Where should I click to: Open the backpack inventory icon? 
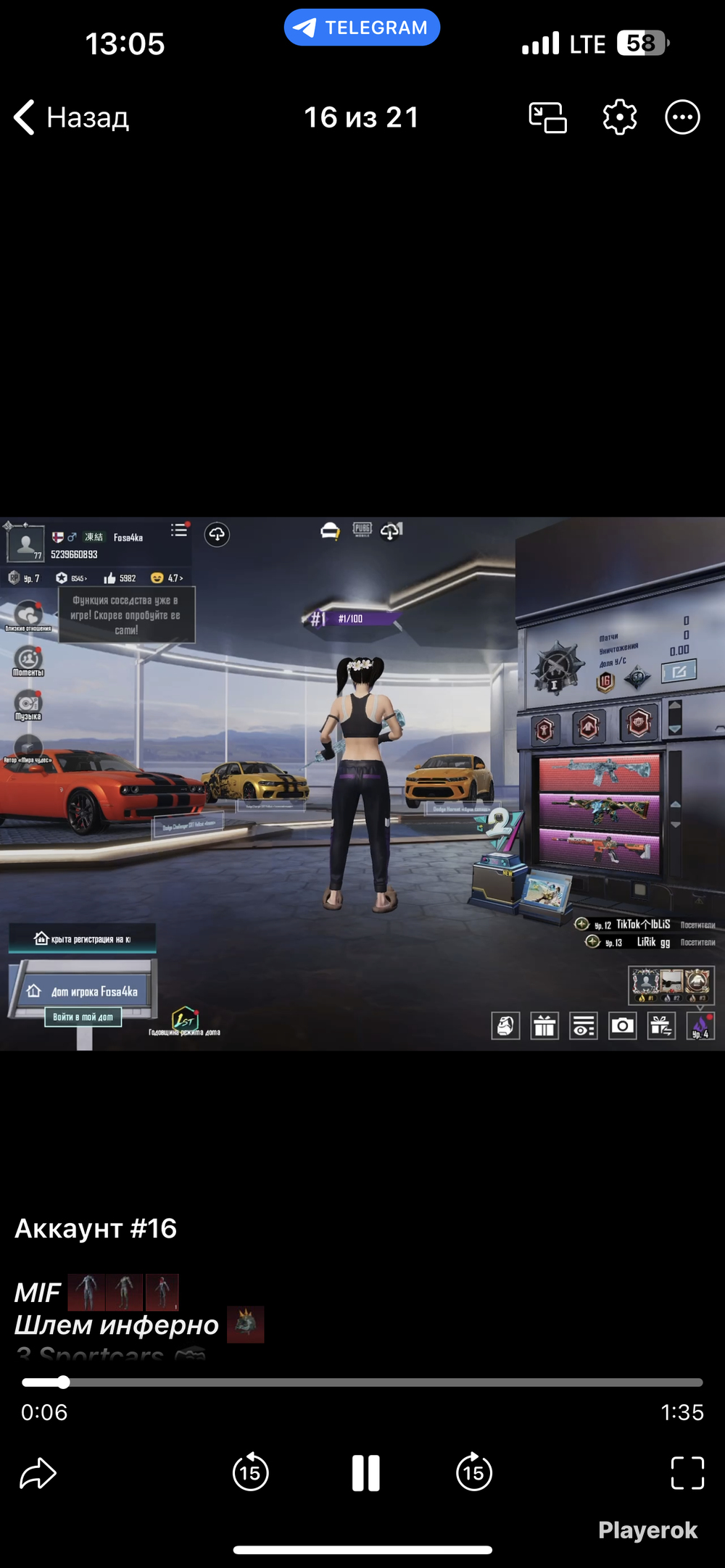505,1026
